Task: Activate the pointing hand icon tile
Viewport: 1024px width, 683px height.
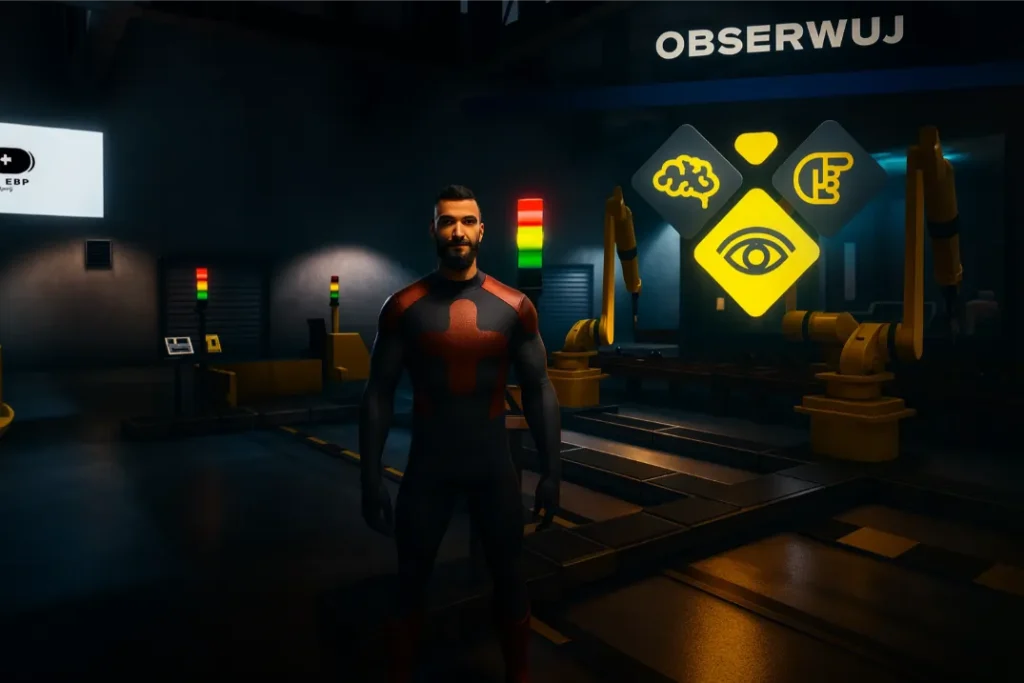Action: tap(826, 178)
